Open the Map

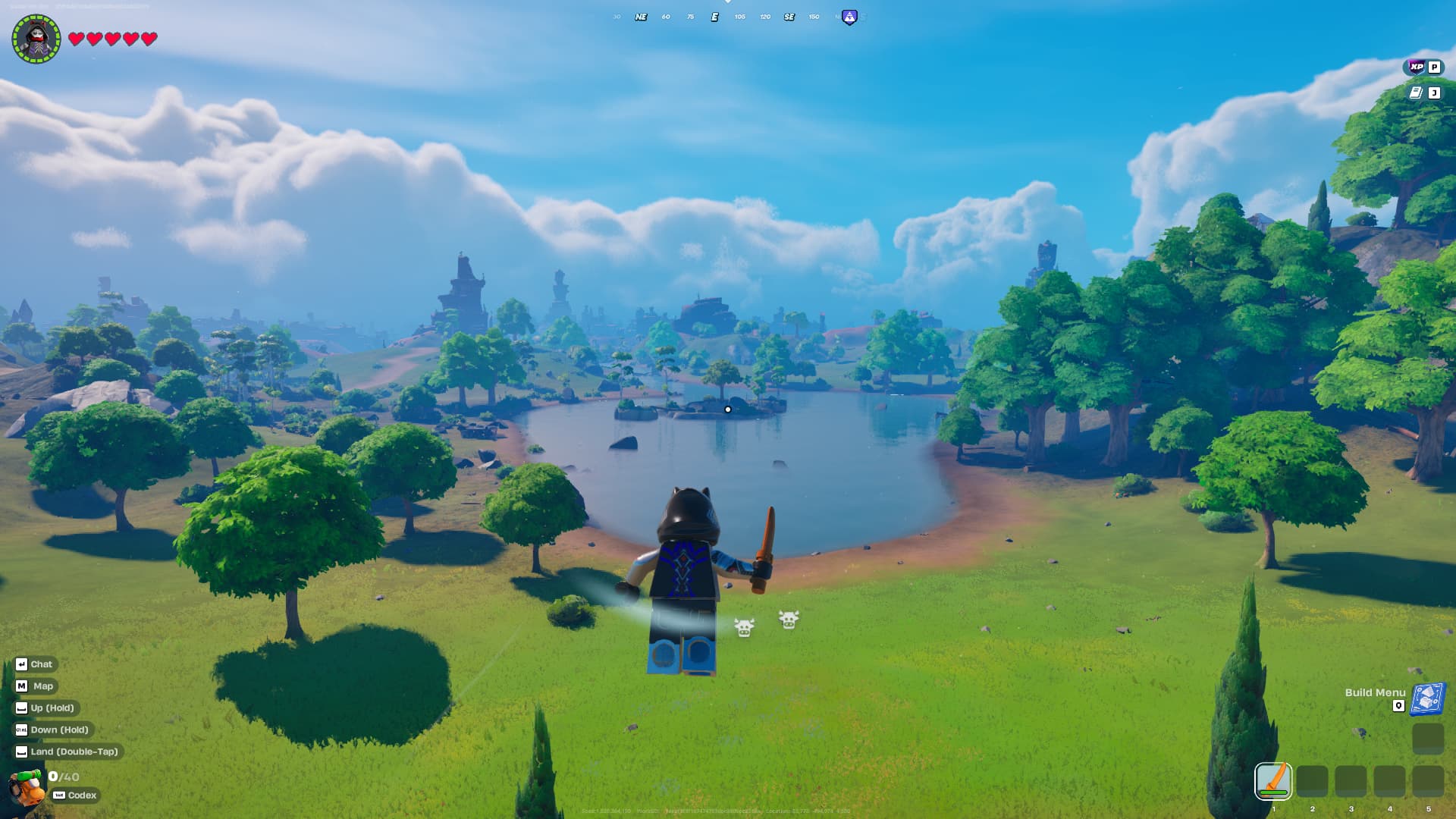pos(35,686)
